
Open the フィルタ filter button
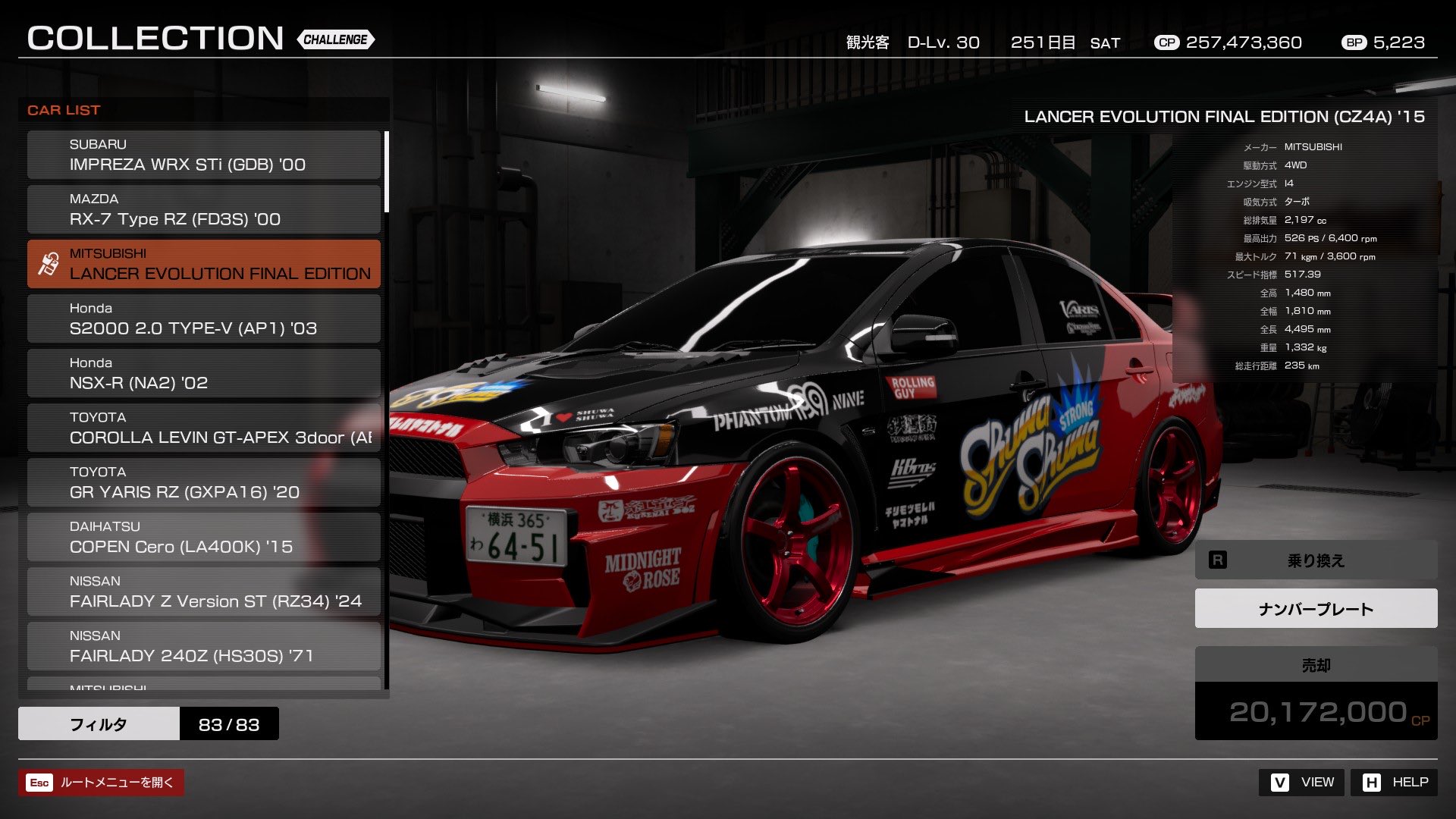coord(99,723)
